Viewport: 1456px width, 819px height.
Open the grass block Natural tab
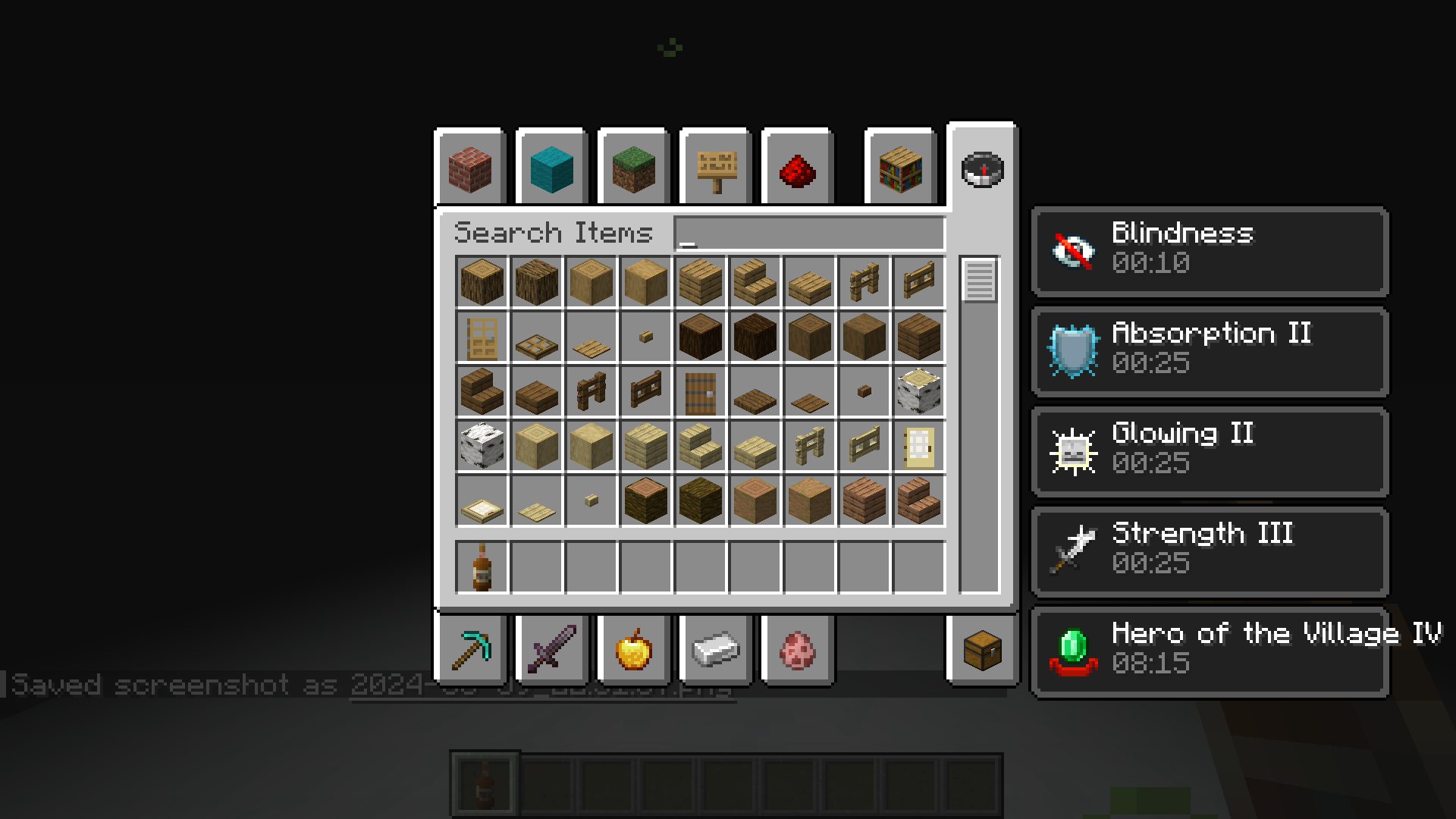(633, 168)
